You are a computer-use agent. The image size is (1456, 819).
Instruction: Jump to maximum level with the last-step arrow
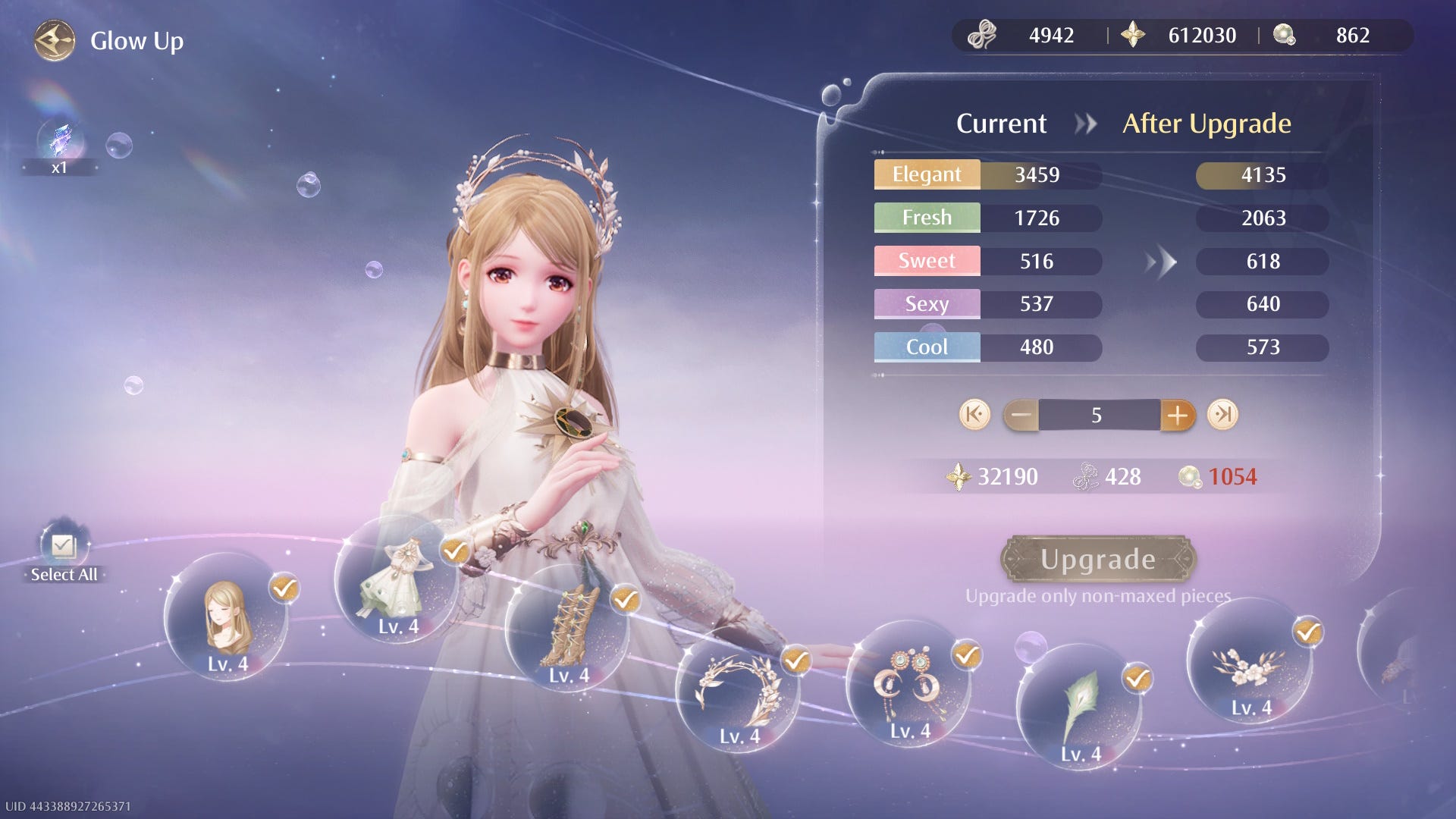1222,415
